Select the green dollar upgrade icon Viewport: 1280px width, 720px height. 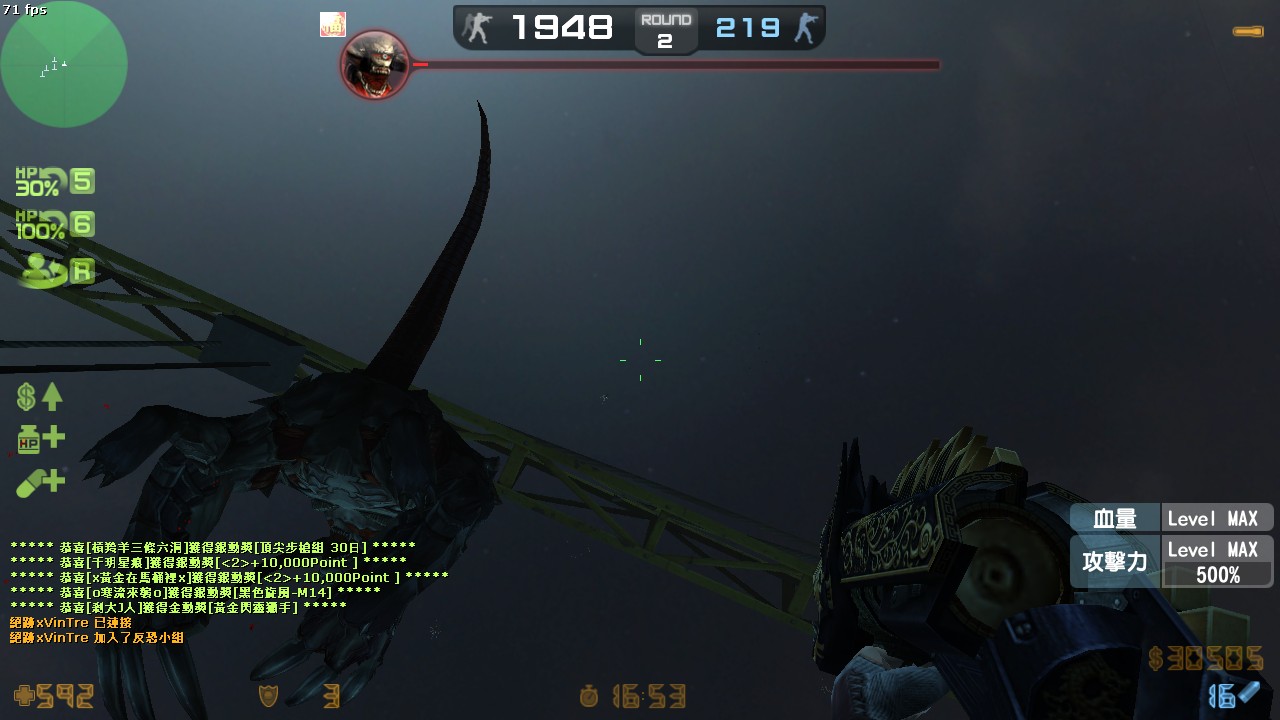point(40,397)
